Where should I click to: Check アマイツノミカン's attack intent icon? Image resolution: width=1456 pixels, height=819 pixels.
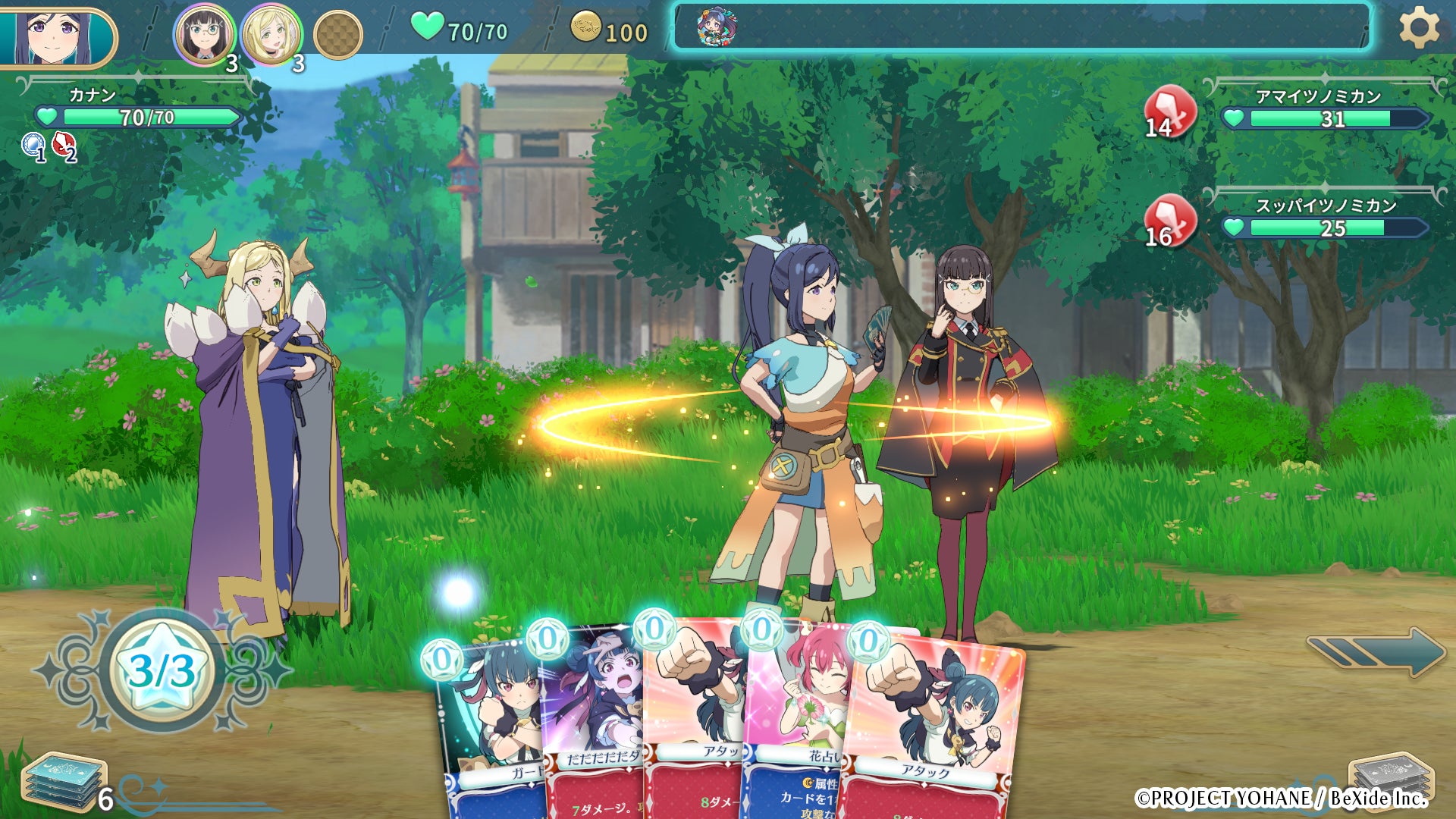point(1169,111)
